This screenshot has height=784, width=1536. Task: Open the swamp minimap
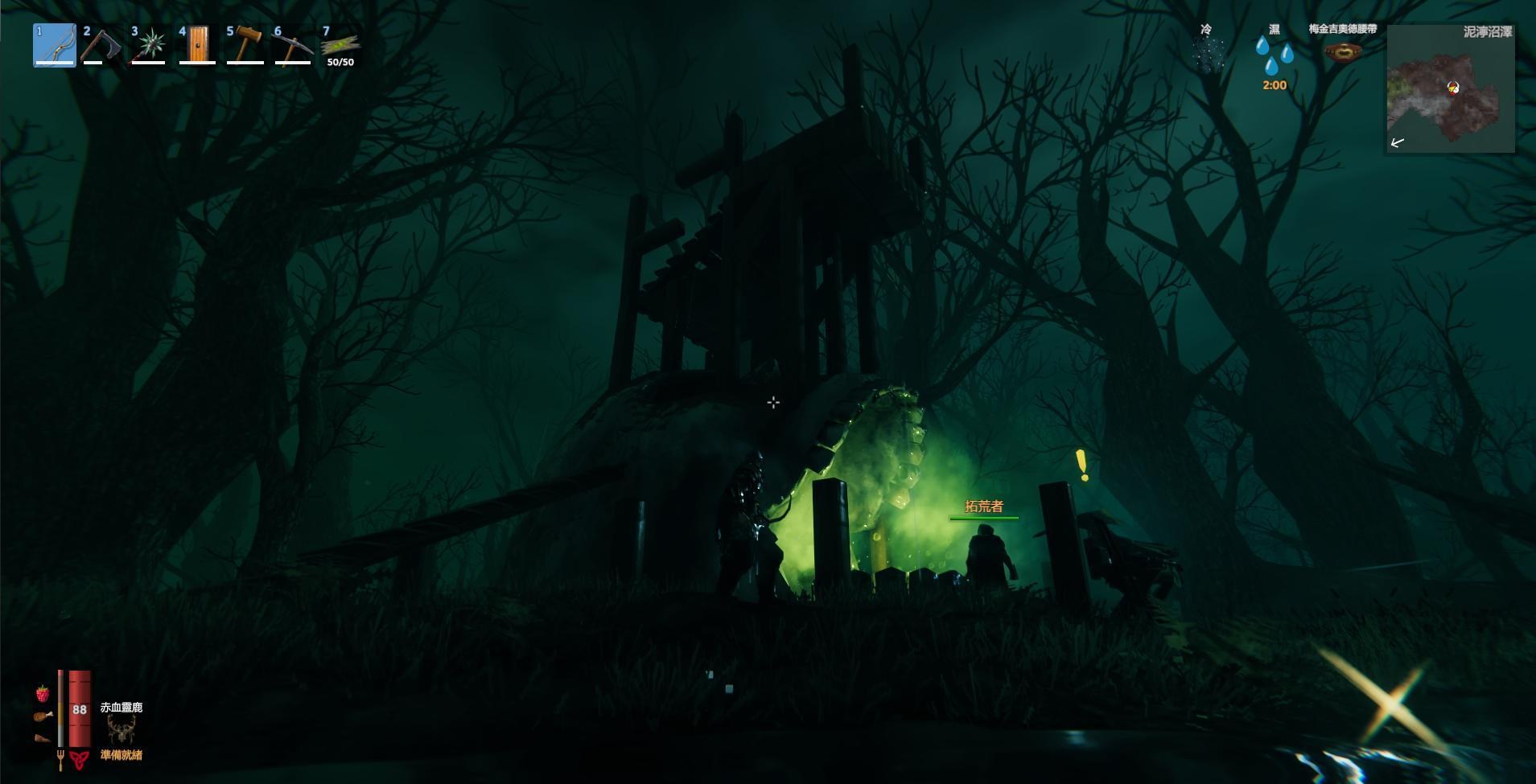coord(1450,88)
